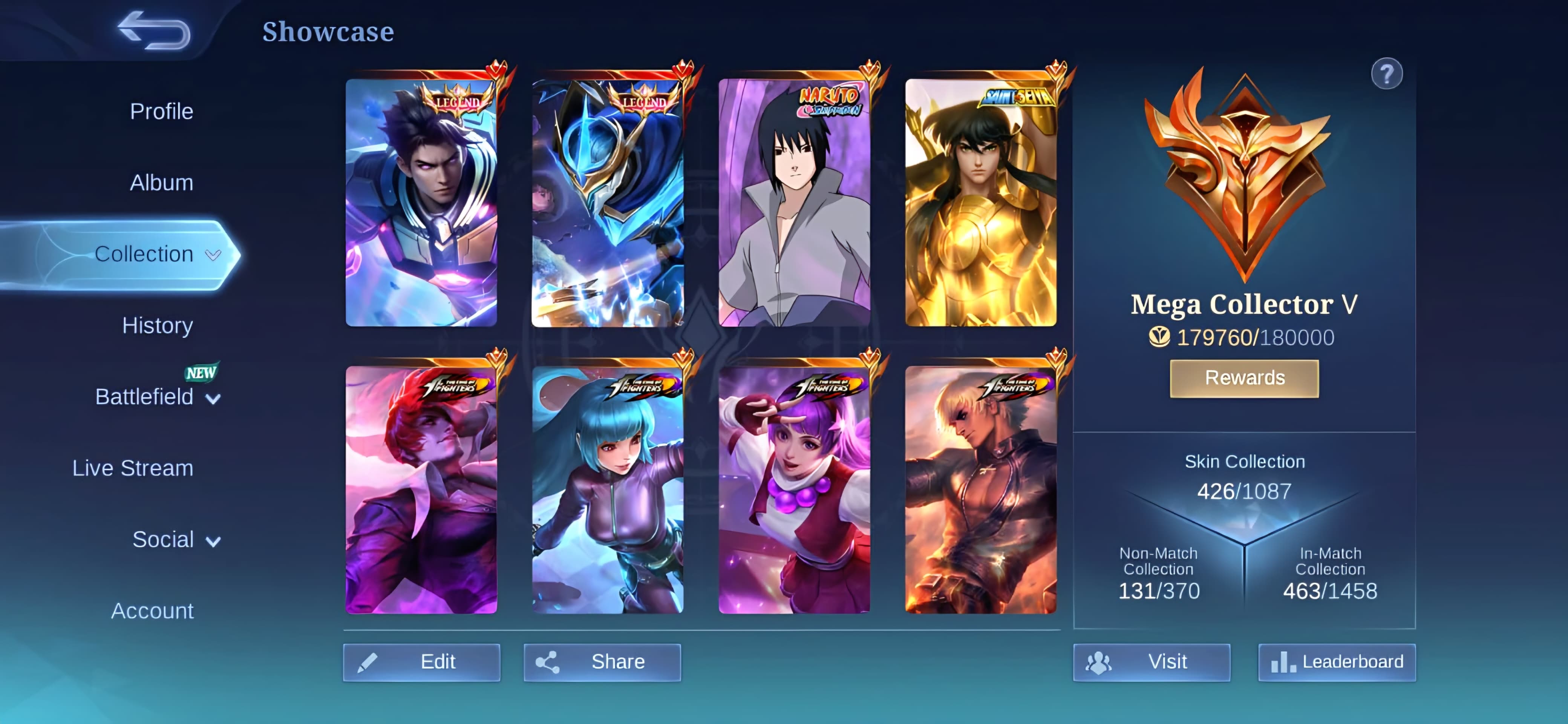Choose the golden Saint Seiya skin card

pos(980,203)
